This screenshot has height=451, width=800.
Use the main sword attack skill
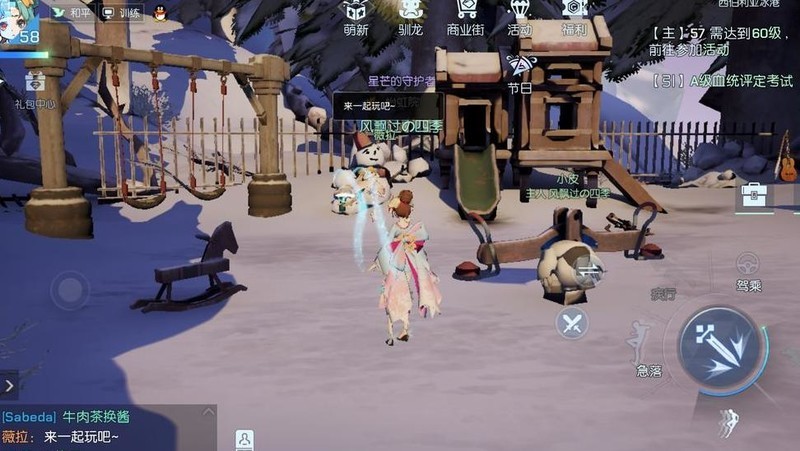(718, 347)
